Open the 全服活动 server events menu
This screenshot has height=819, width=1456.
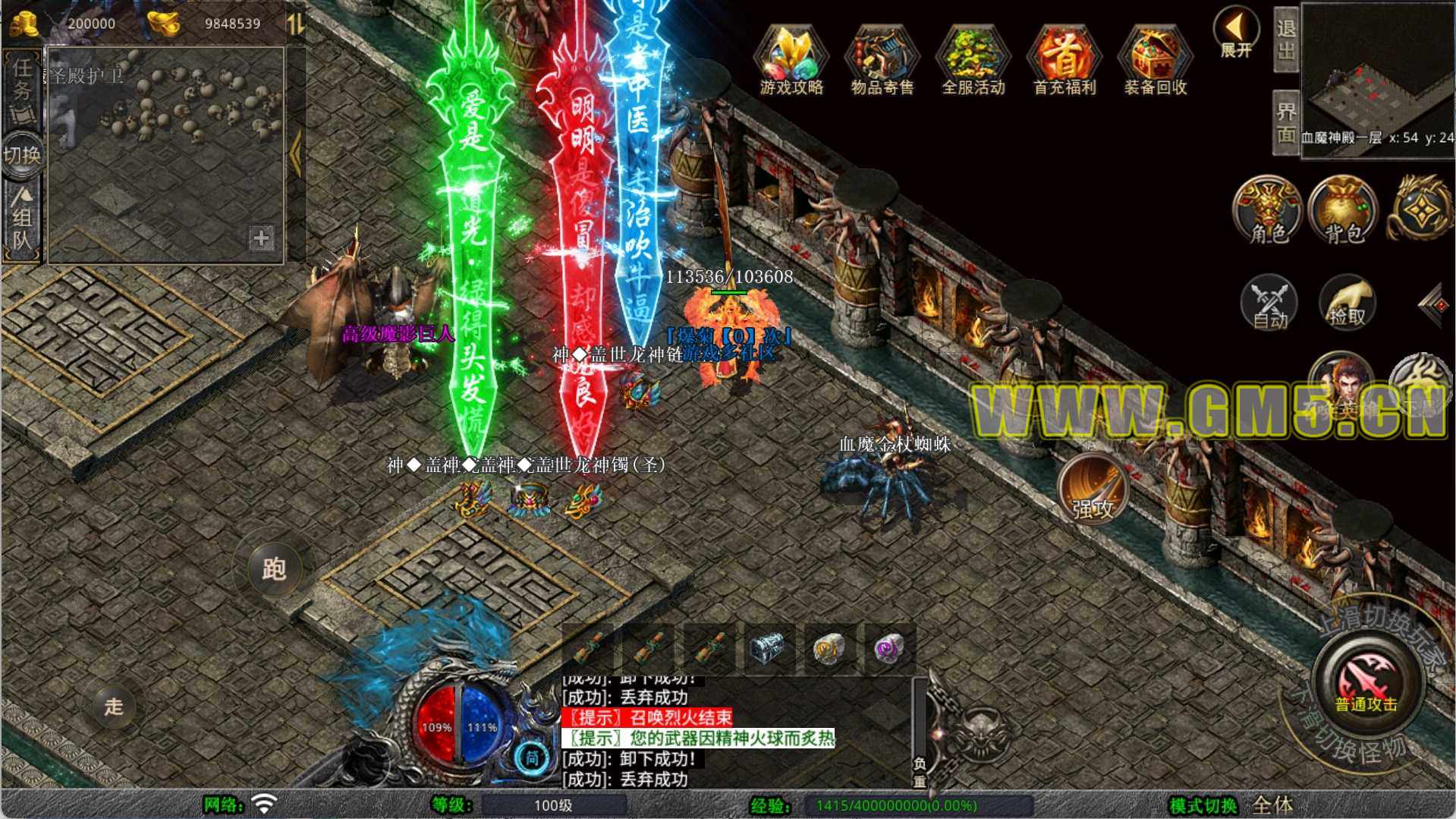click(x=973, y=61)
